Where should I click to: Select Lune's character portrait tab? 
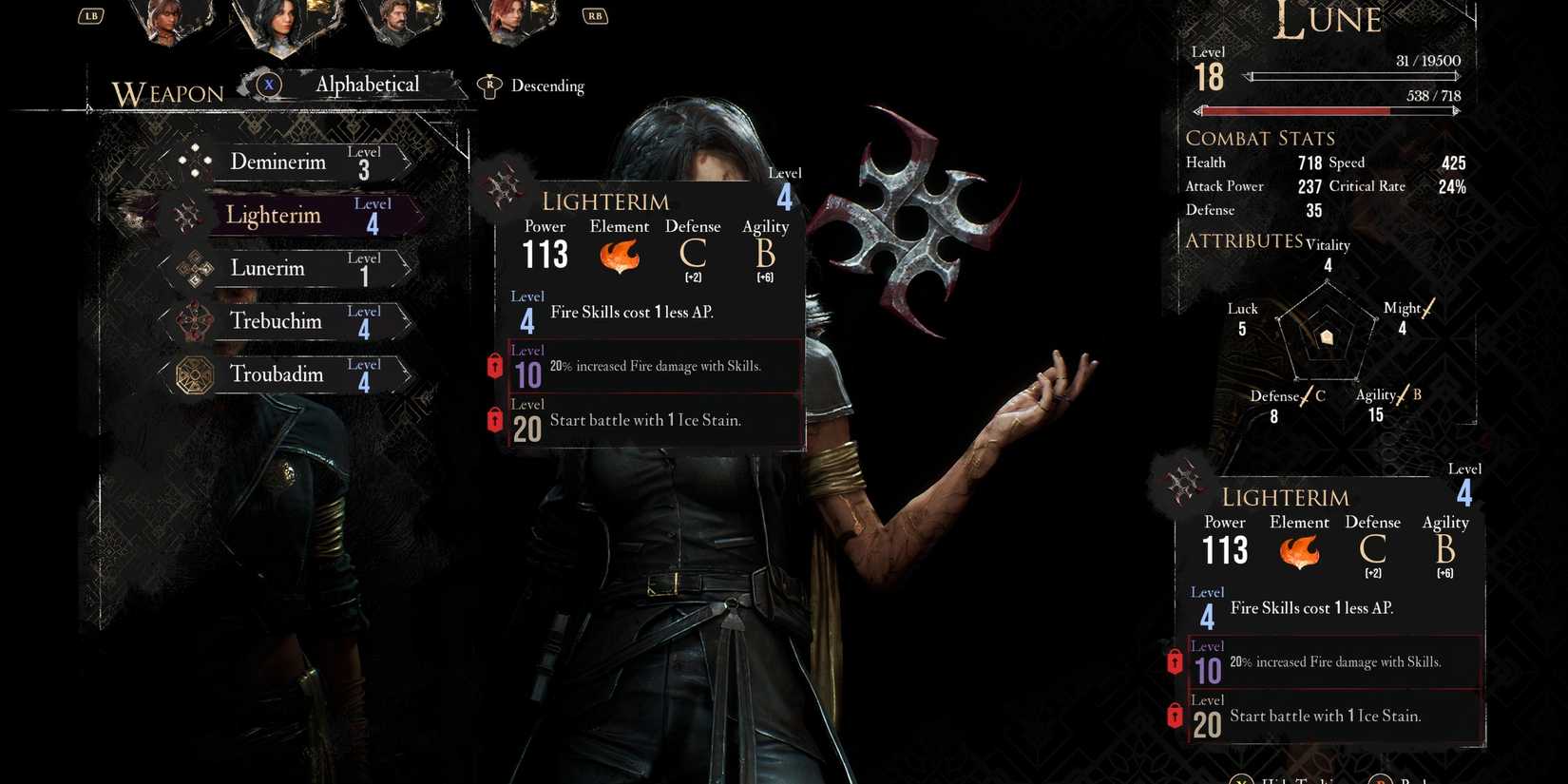pos(283,26)
